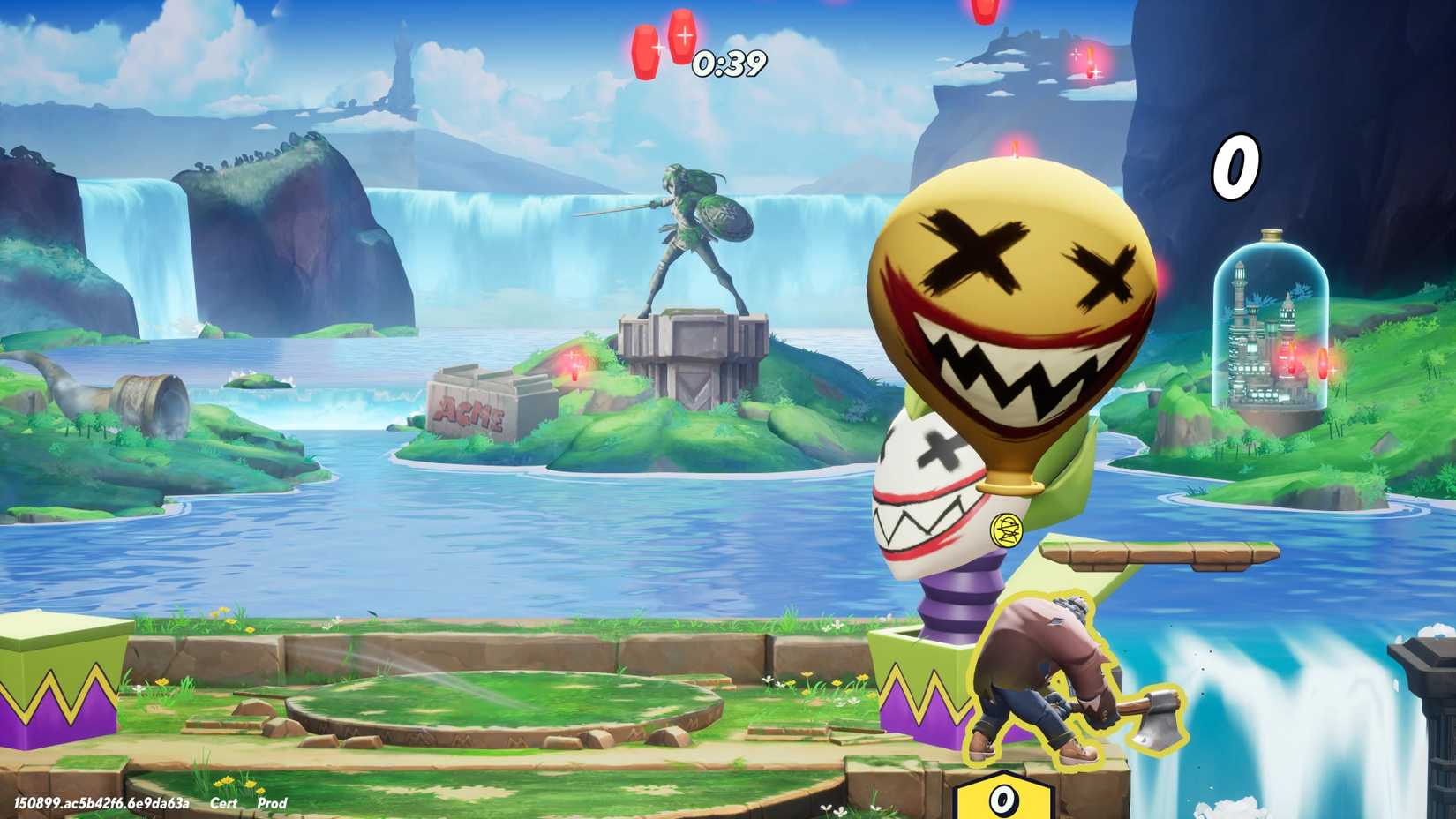Image resolution: width=1456 pixels, height=819 pixels.
Task: Click the match timer showing 0:39
Action: click(x=727, y=63)
